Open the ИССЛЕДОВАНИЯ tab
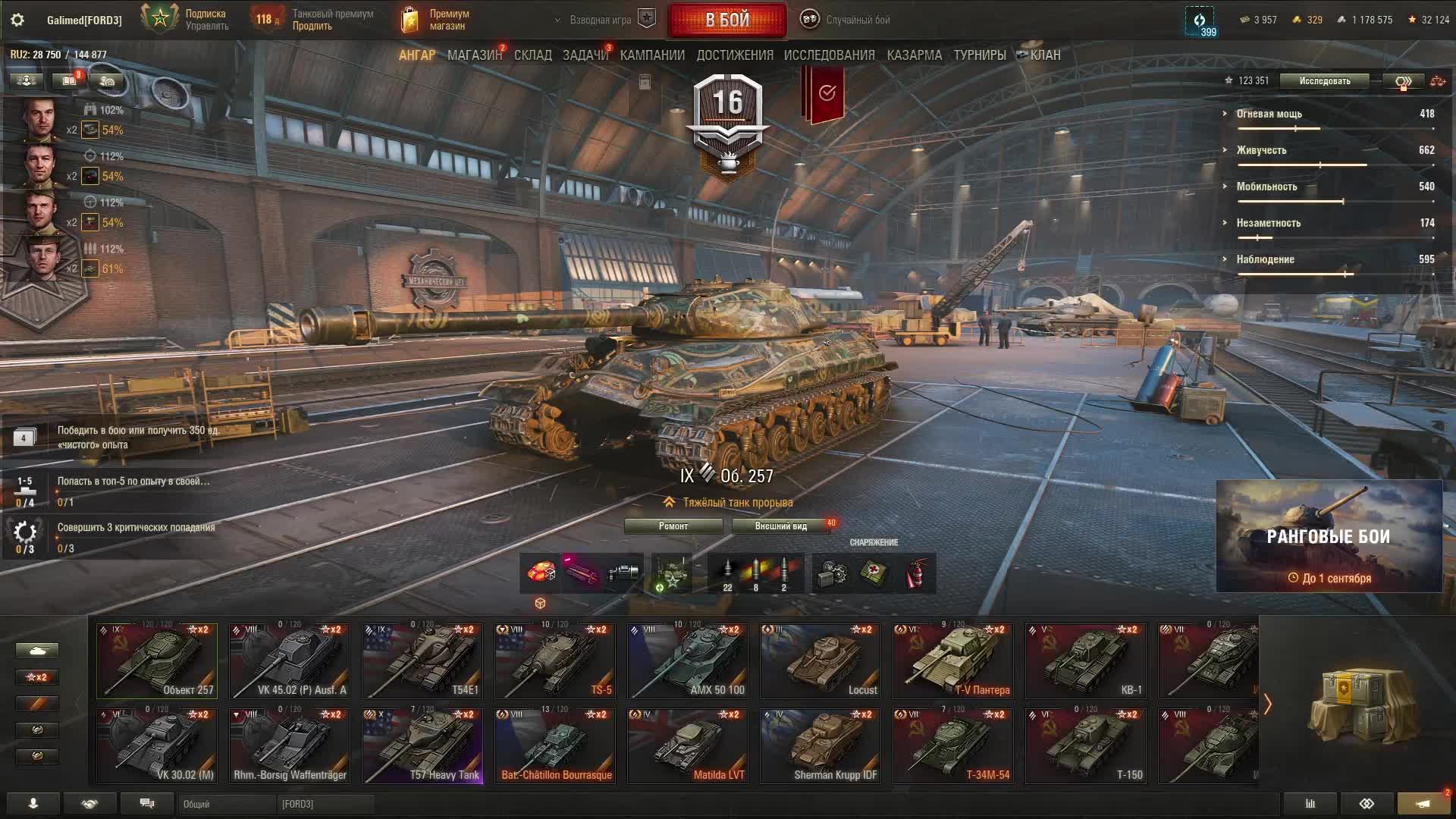Screen dimensions: 1456x819 (829, 55)
